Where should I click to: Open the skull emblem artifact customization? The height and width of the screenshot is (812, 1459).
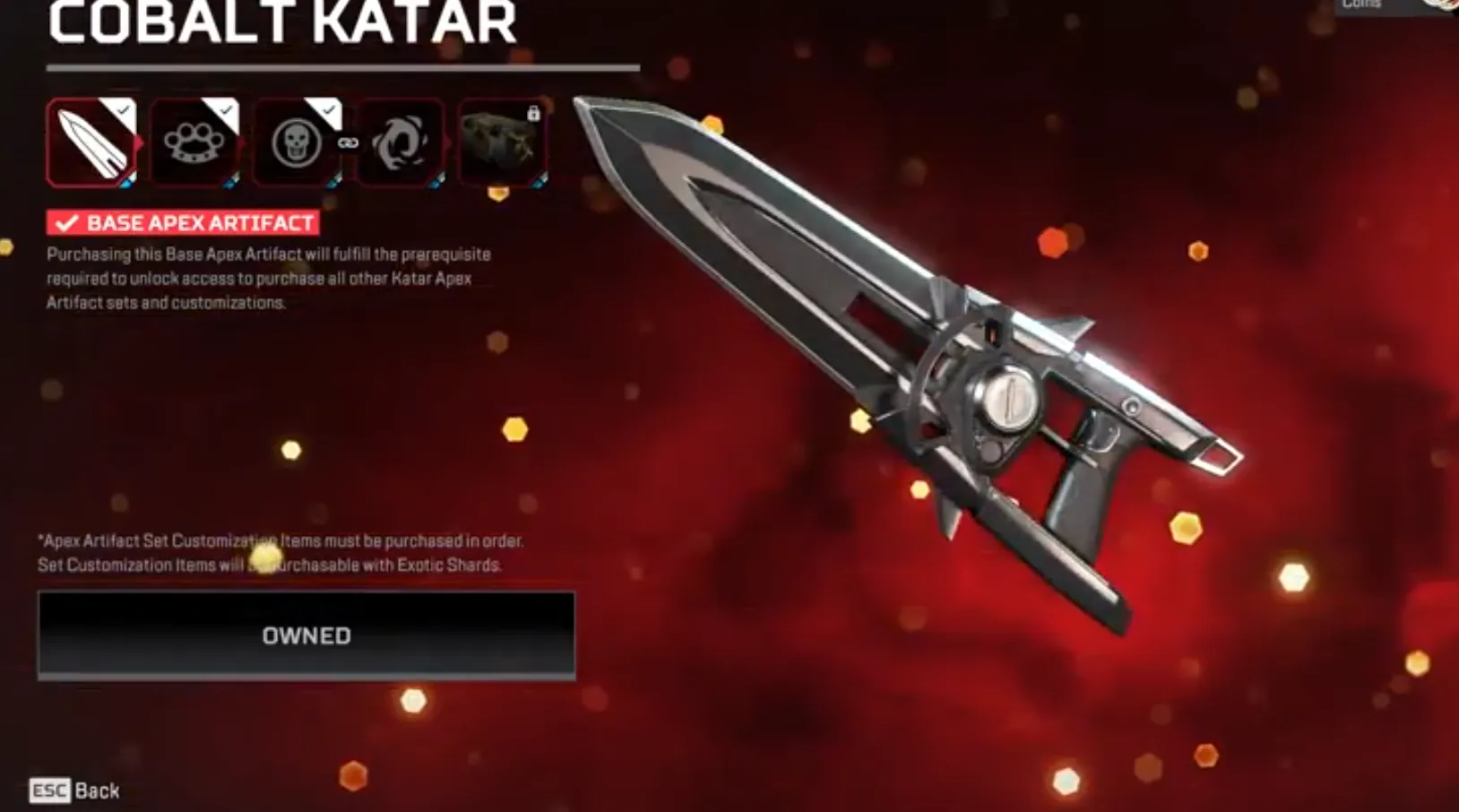(x=297, y=143)
